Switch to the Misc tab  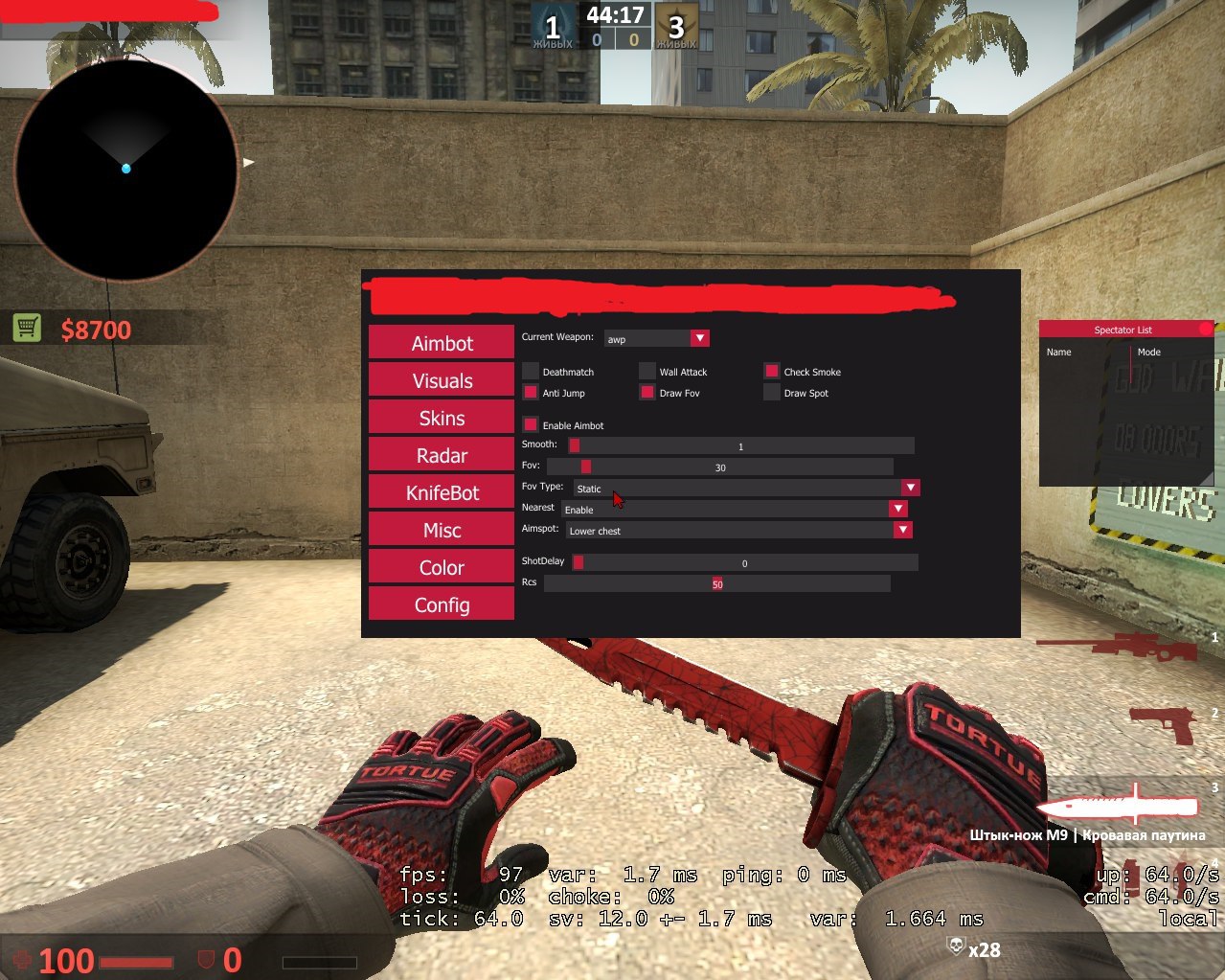pos(442,530)
